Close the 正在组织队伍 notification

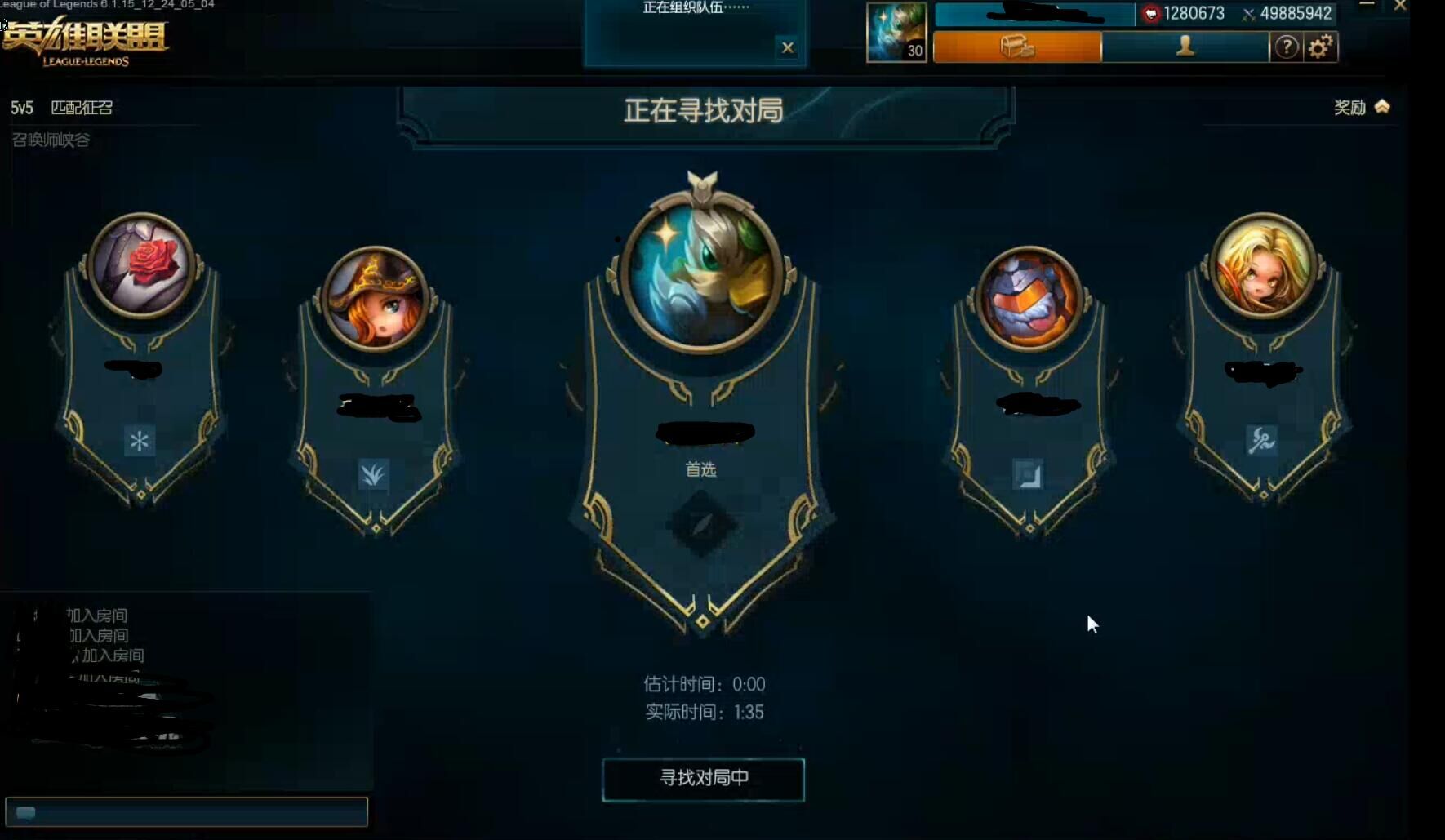click(788, 47)
